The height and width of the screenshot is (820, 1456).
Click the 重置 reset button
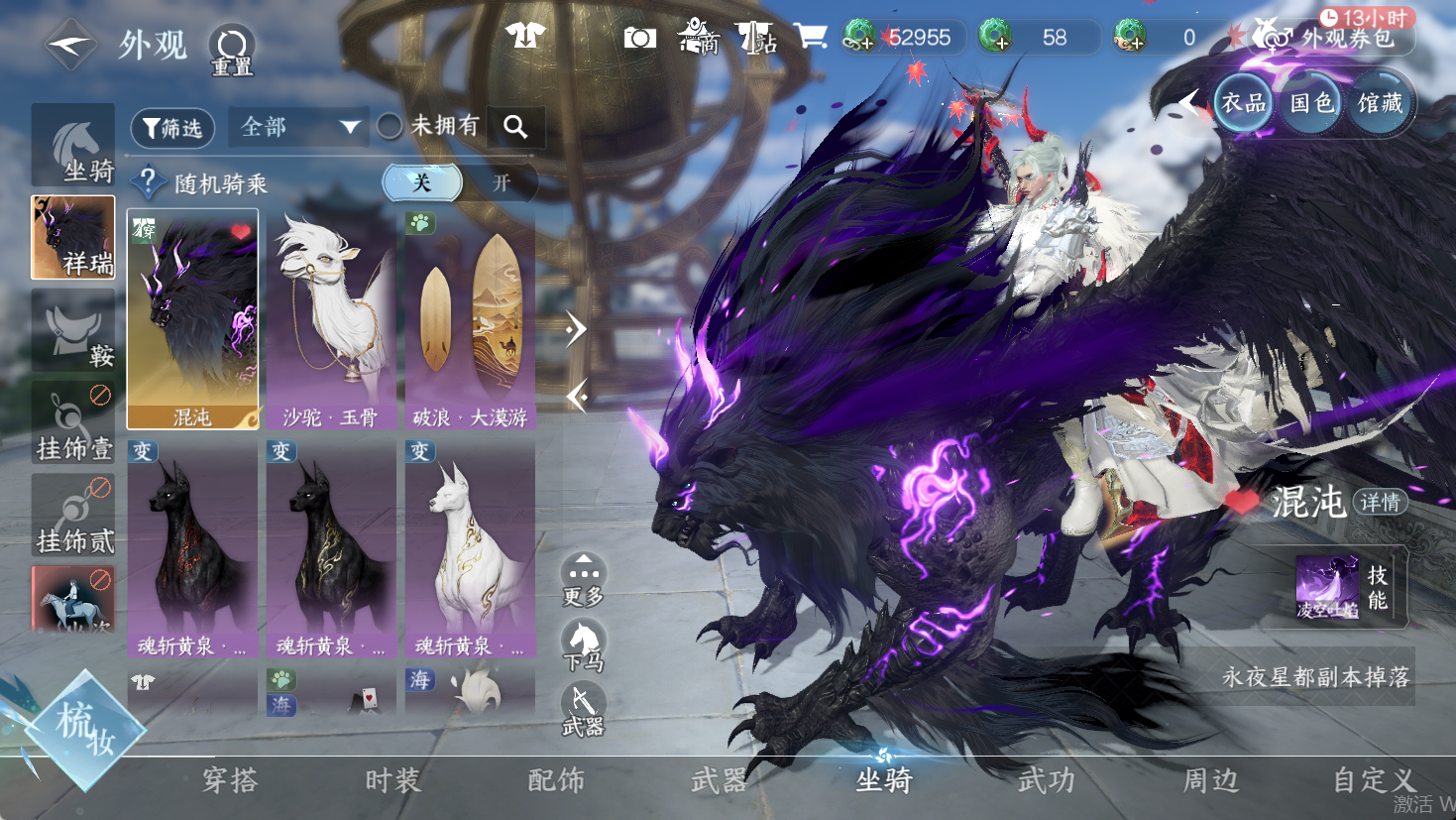[x=232, y=50]
